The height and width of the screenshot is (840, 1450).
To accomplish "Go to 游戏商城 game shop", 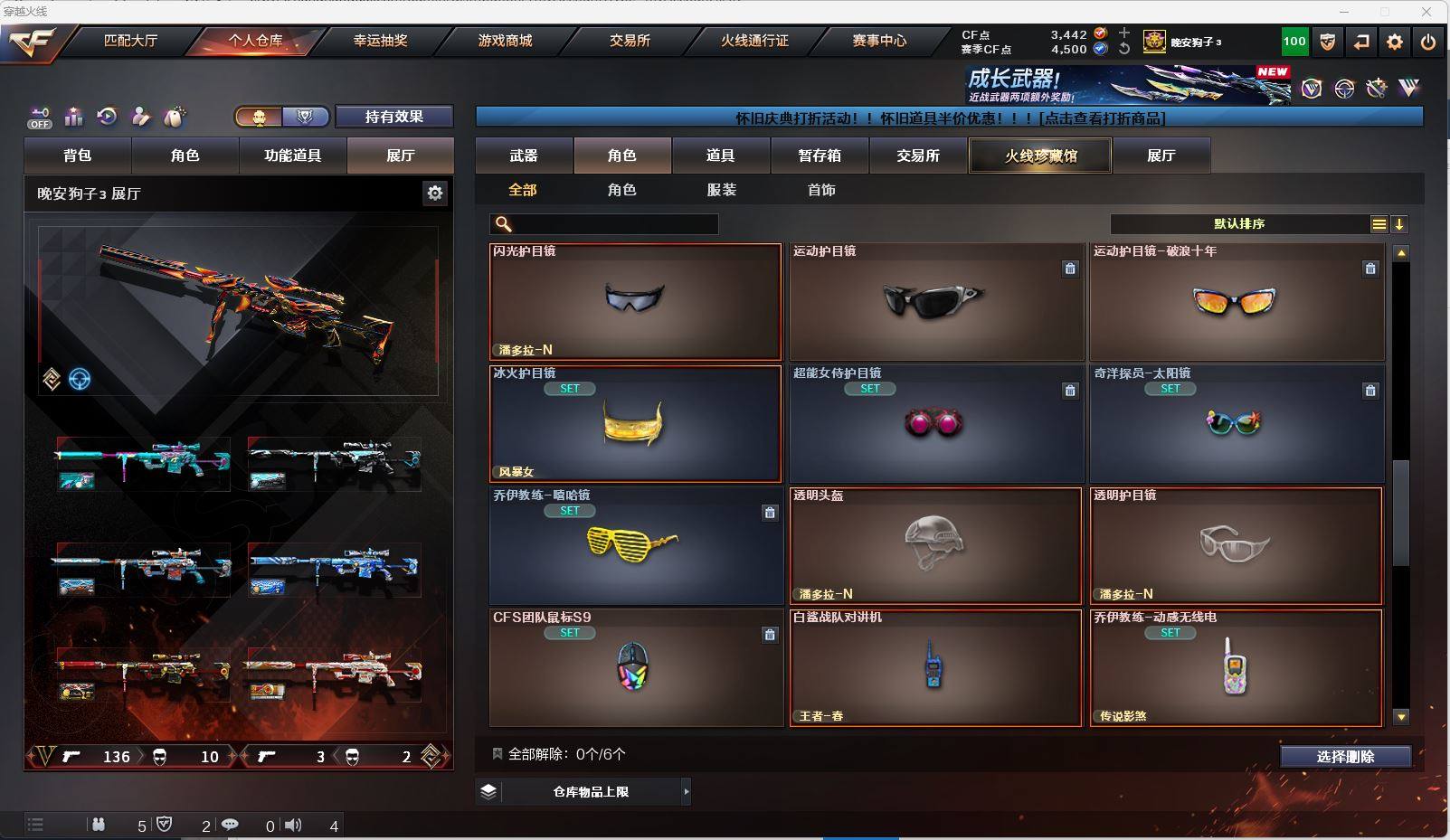I will coord(505,41).
